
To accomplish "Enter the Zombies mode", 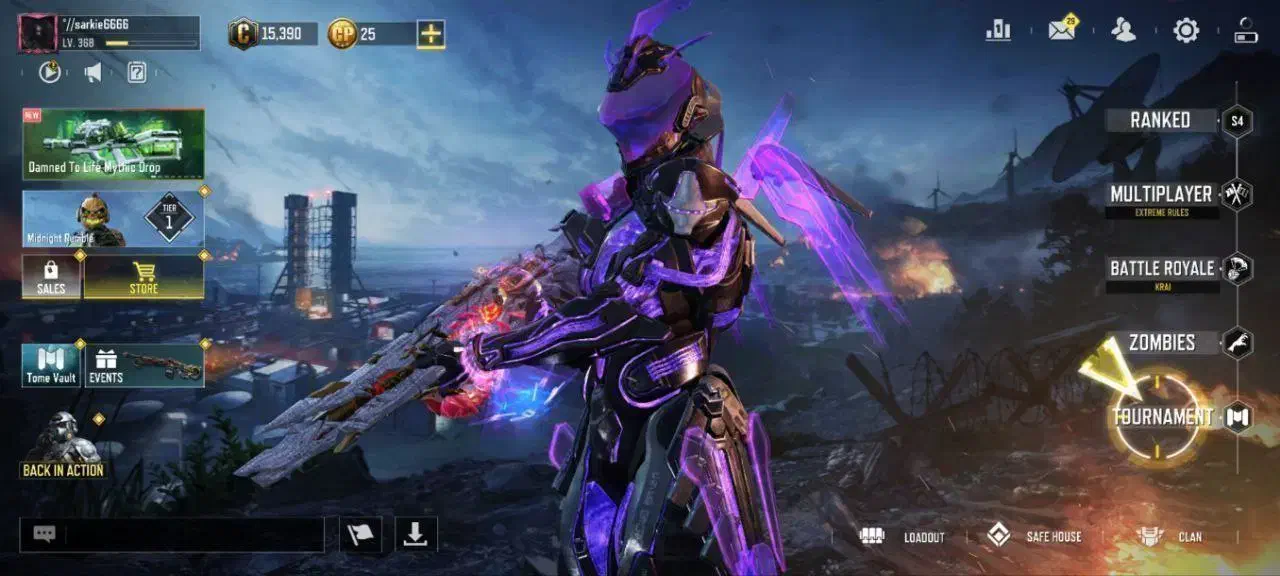I will [x=1162, y=343].
